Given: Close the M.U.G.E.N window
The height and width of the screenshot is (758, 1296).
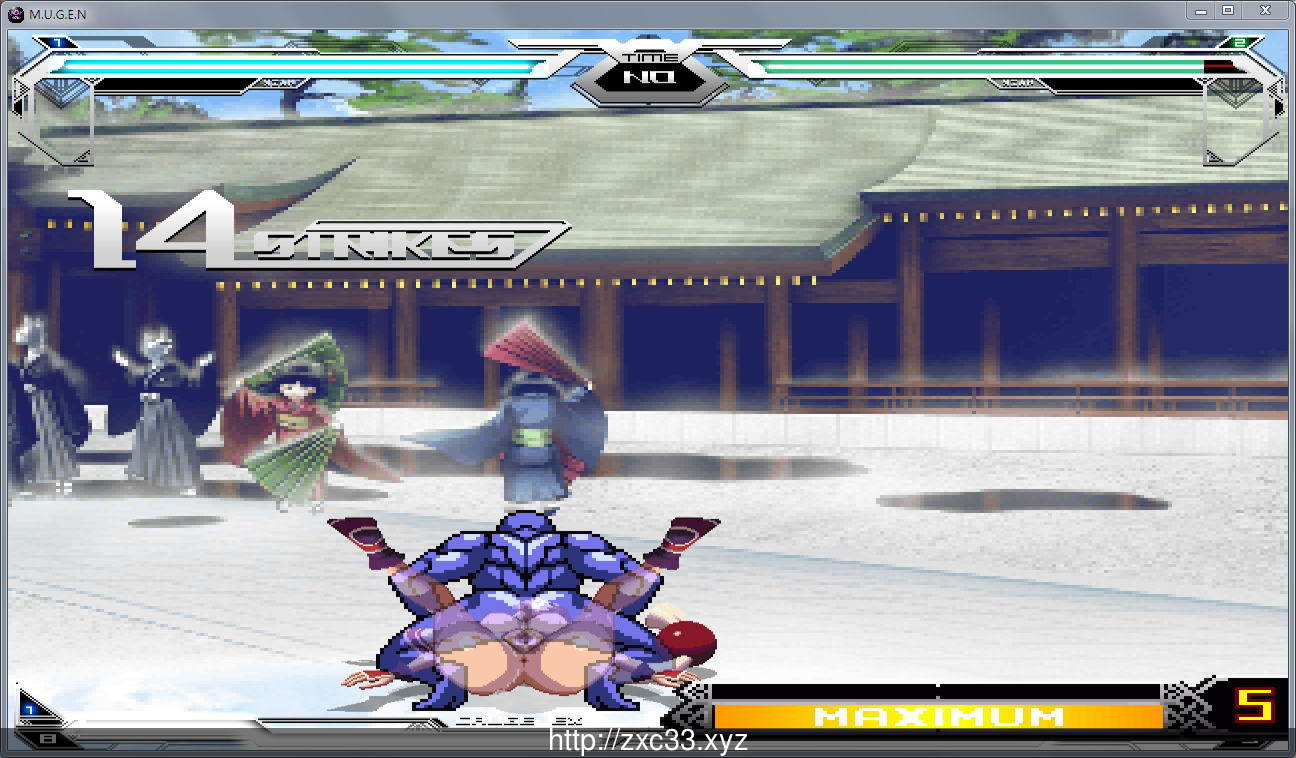Looking at the screenshot, I should 1265,11.
